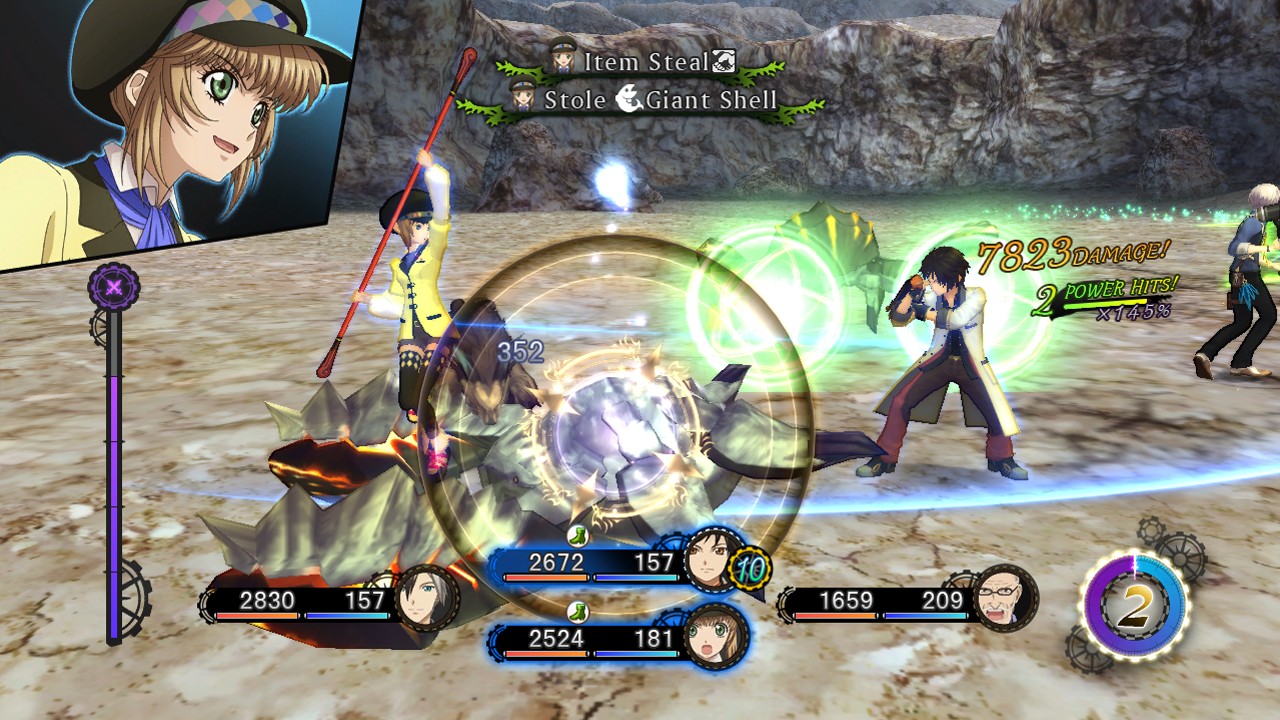Activate the purple emblem atop the vertical gauge
Viewport: 1280px width, 720px height.
pyautogui.click(x=114, y=289)
